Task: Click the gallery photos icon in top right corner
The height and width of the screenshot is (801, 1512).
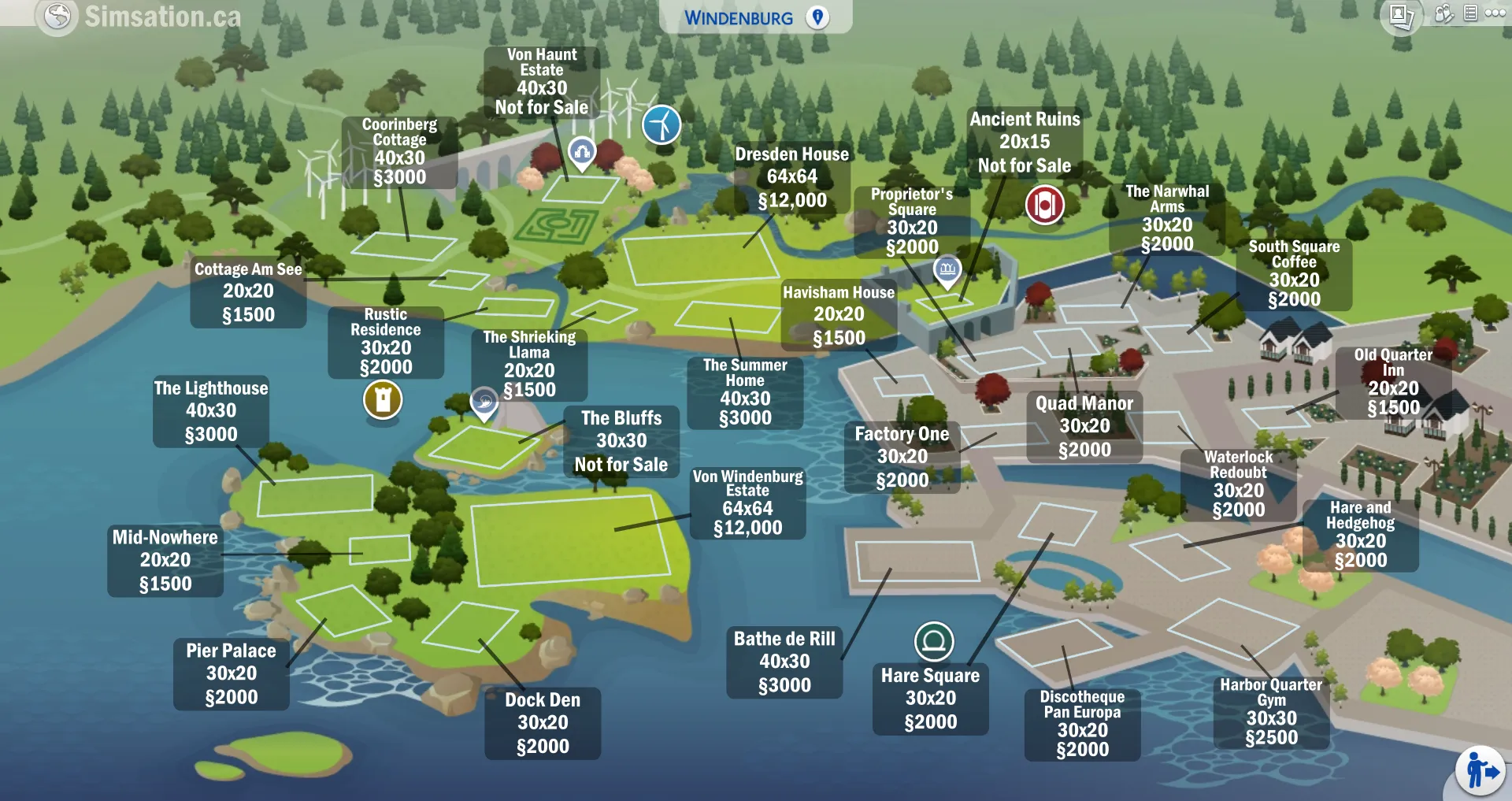Action: (1401, 13)
